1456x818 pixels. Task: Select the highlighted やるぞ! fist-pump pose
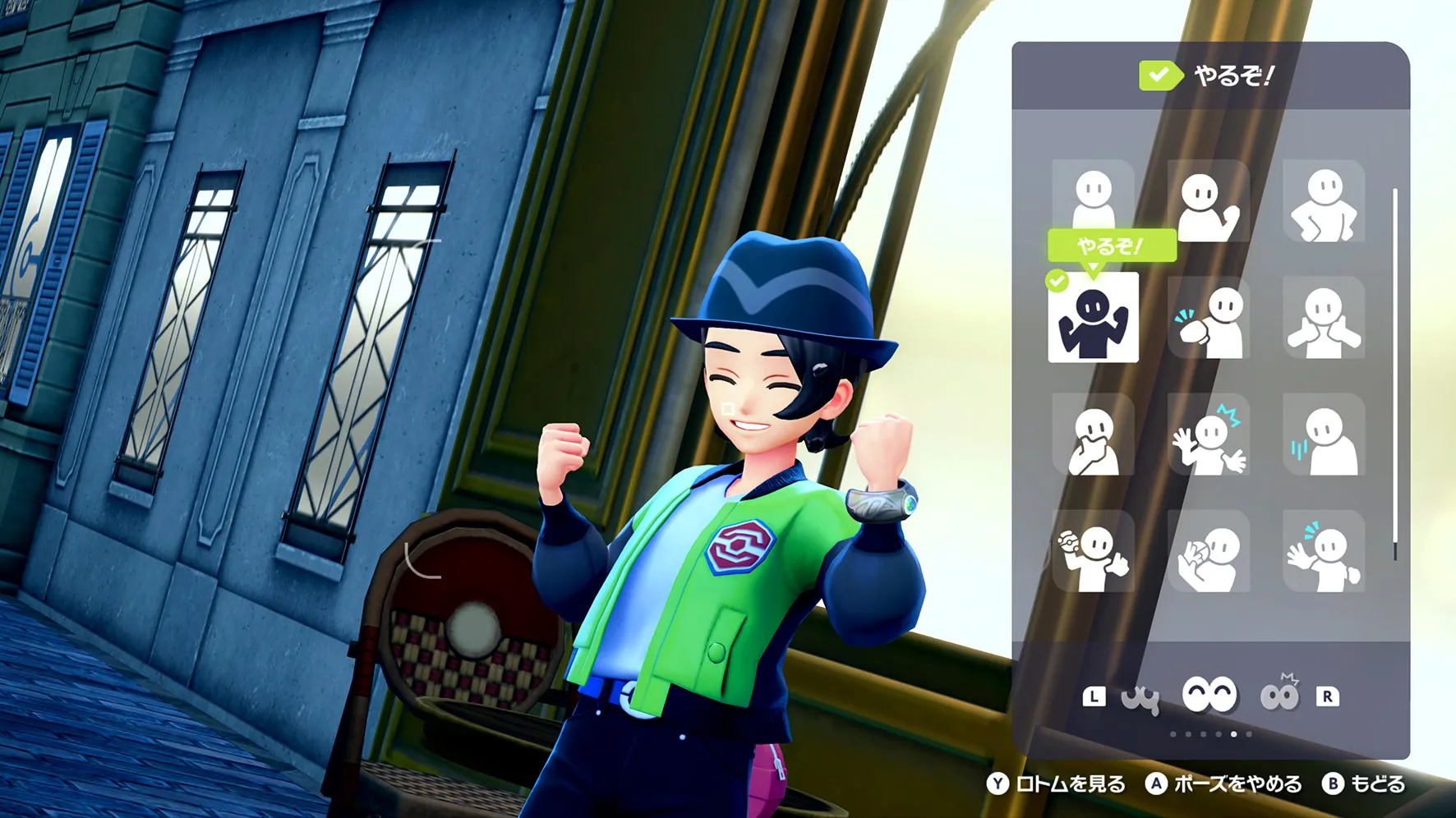point(1093,318)
